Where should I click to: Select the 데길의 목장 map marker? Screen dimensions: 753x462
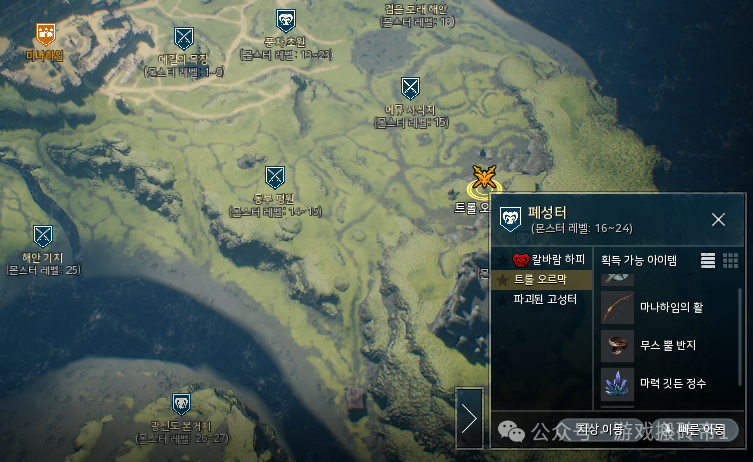coord(183,39)
